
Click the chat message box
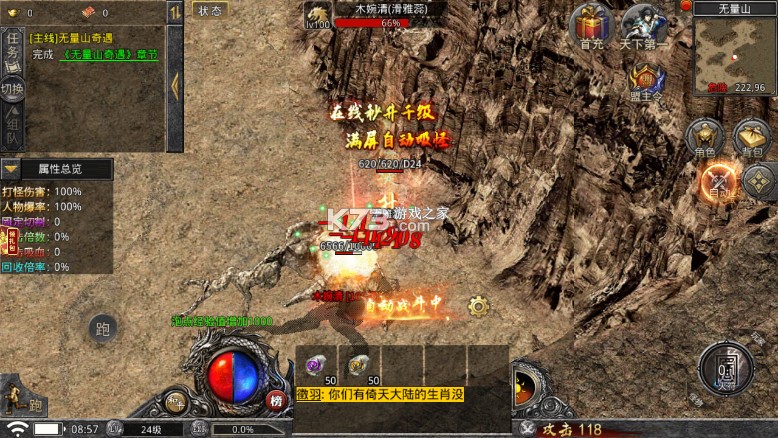[401, 396]
